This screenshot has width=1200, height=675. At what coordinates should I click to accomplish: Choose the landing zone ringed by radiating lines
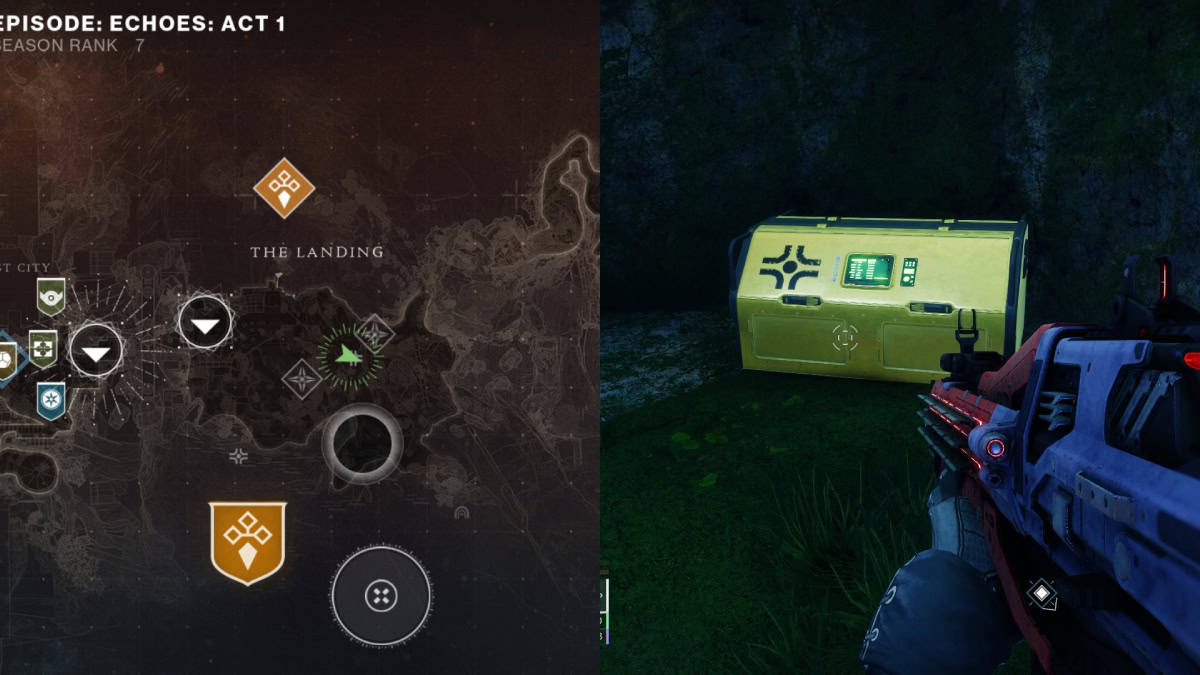[96, 351]
